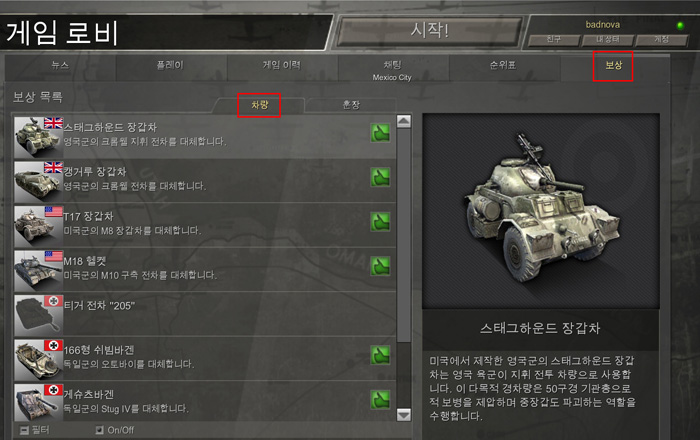Toggle the green icon for M18 헬캣
700x440 pixels.
tap(380, 266)
